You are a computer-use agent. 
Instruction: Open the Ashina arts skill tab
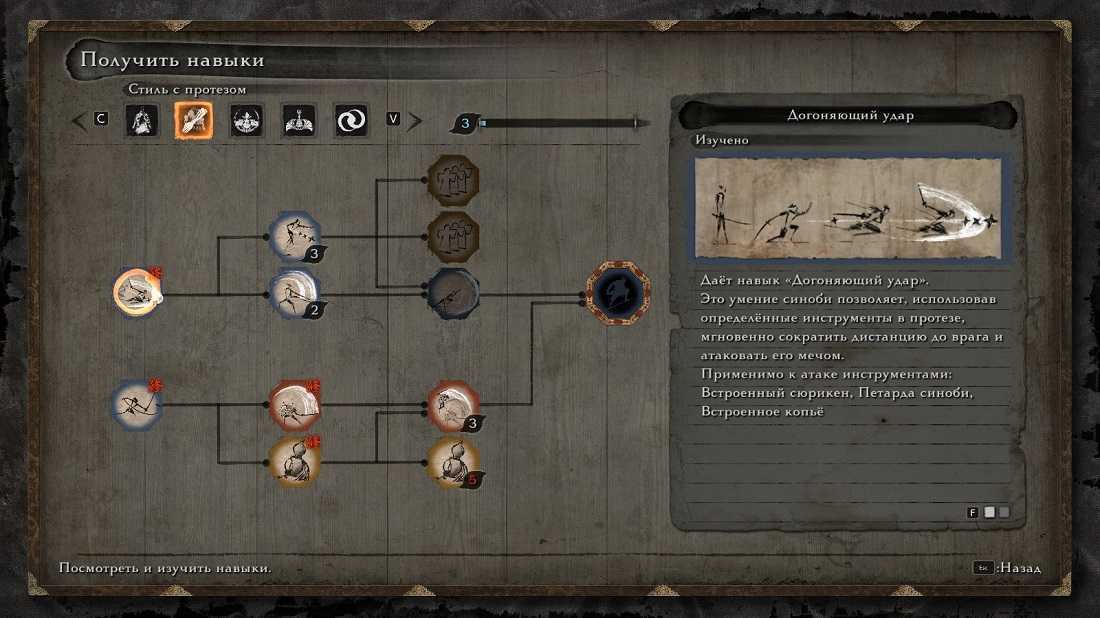245,121
